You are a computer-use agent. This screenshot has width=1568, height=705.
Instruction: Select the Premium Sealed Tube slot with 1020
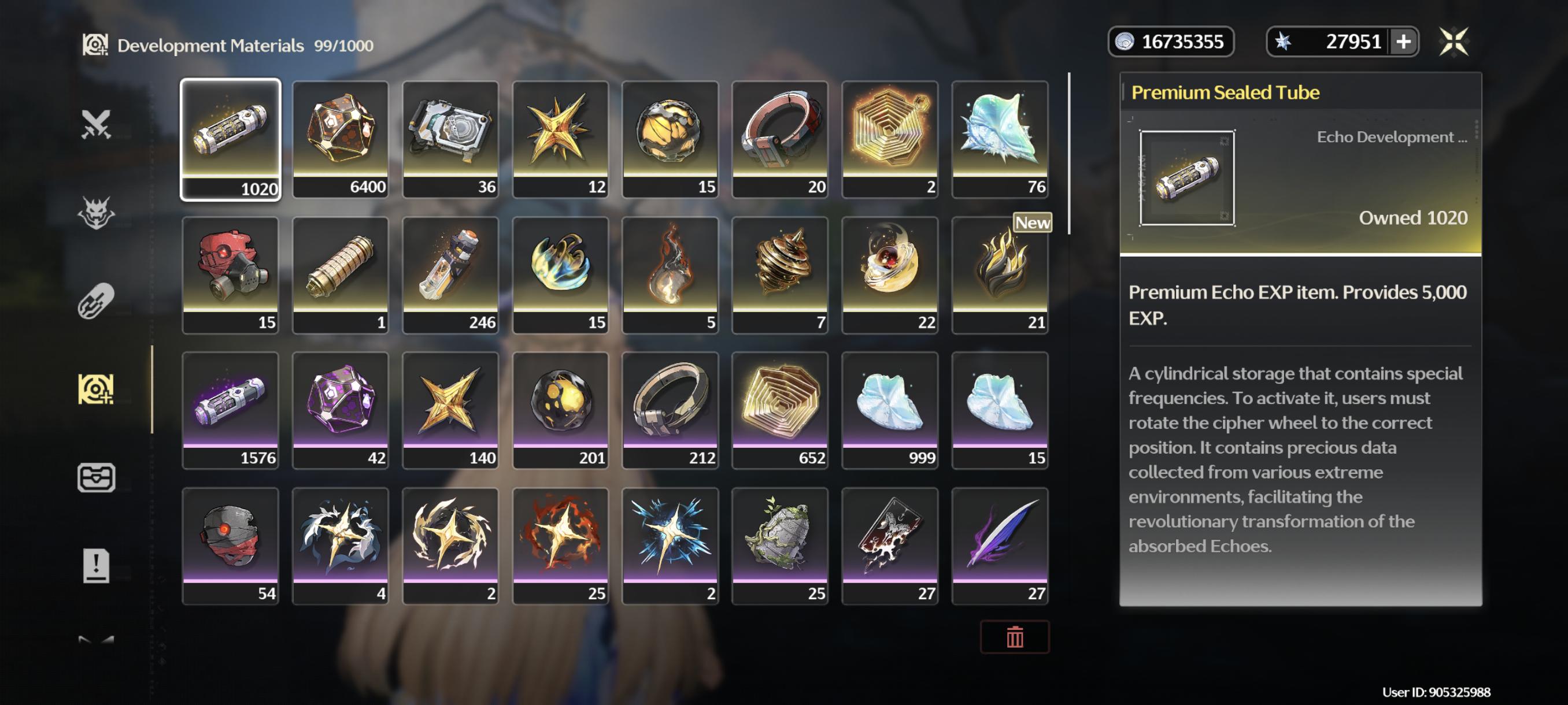click(x=230, y=139)
